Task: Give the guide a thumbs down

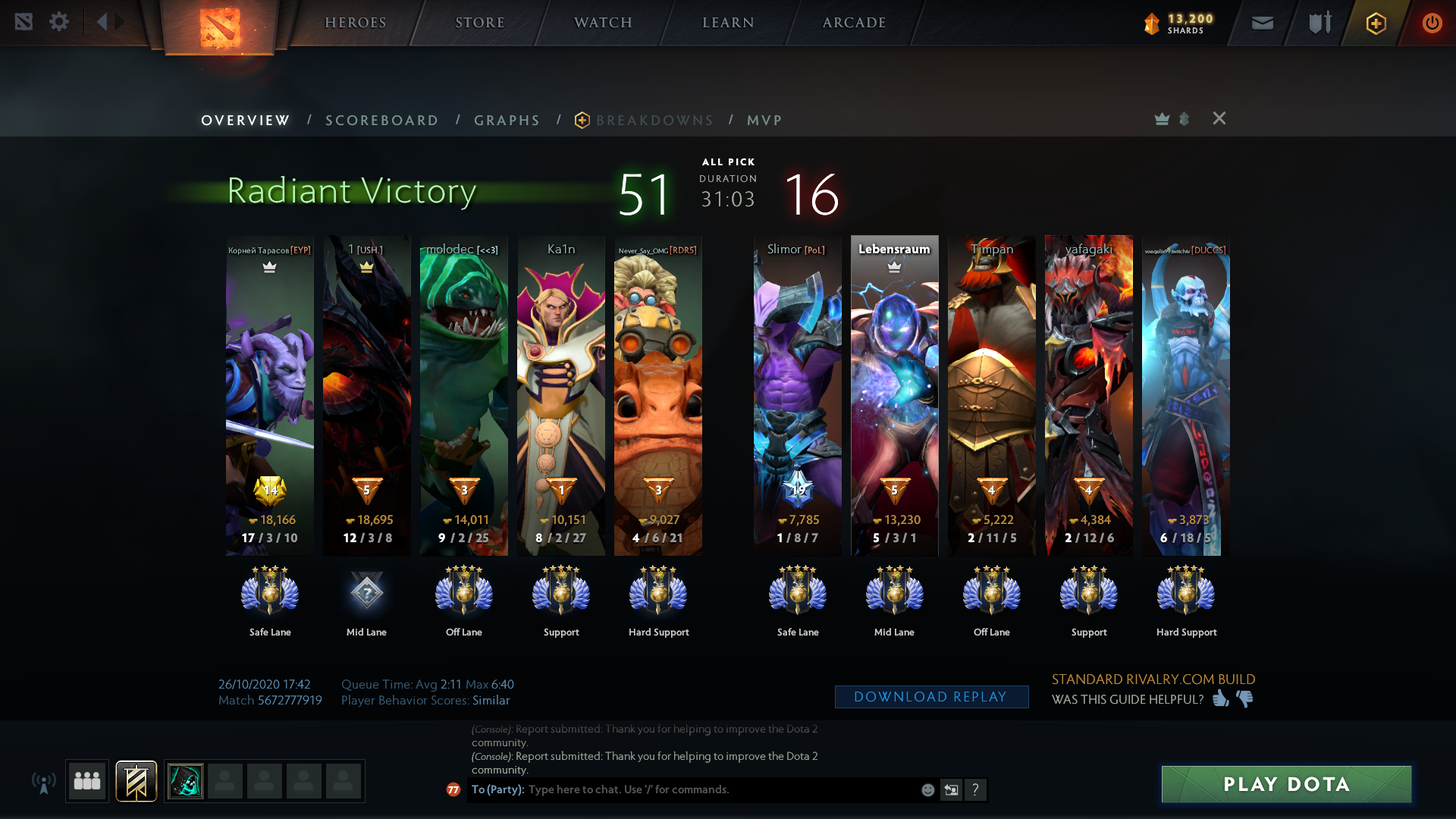Action: [1245, 698]
